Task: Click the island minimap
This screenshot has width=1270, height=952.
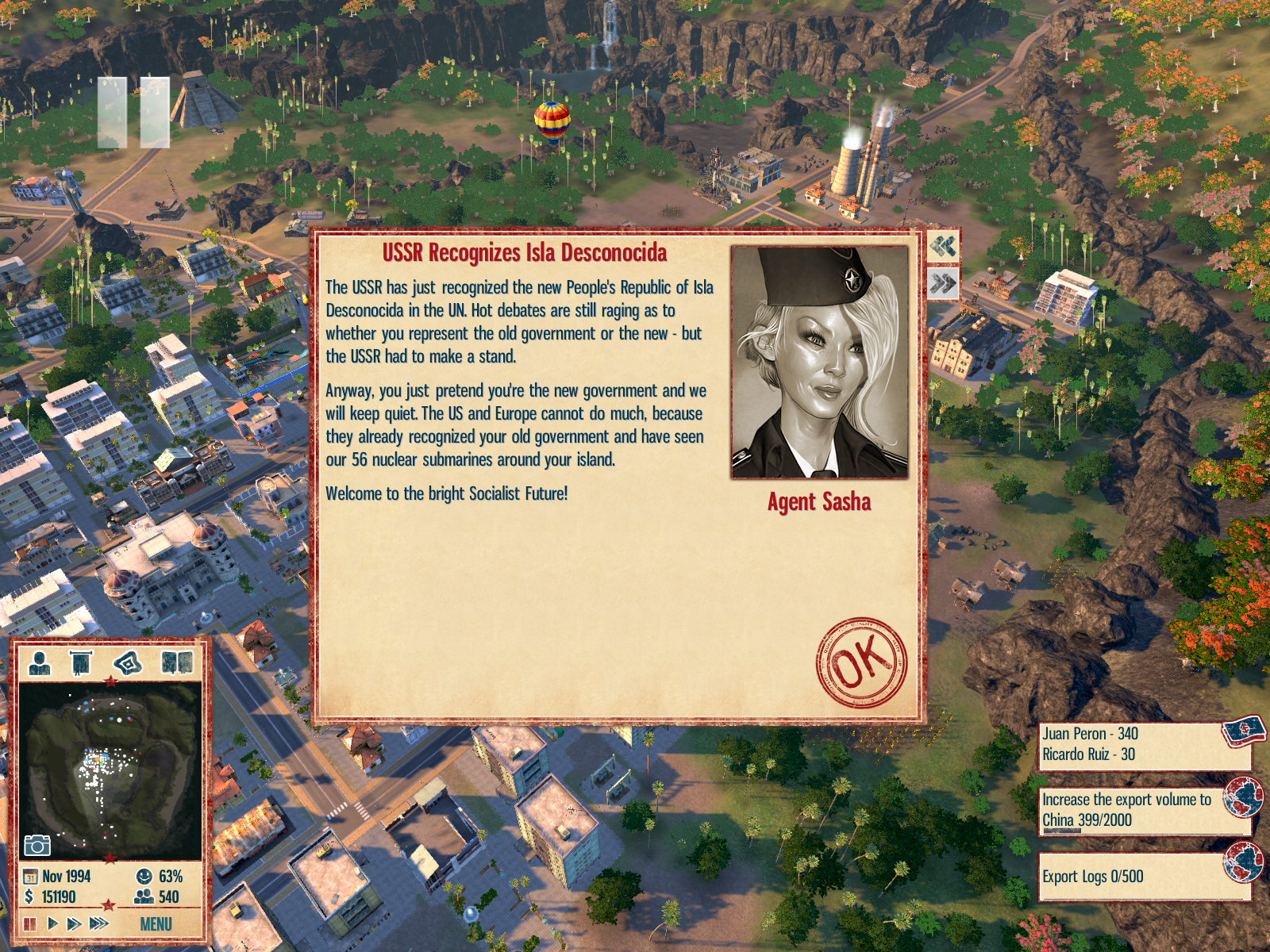Action: (110, 770)
